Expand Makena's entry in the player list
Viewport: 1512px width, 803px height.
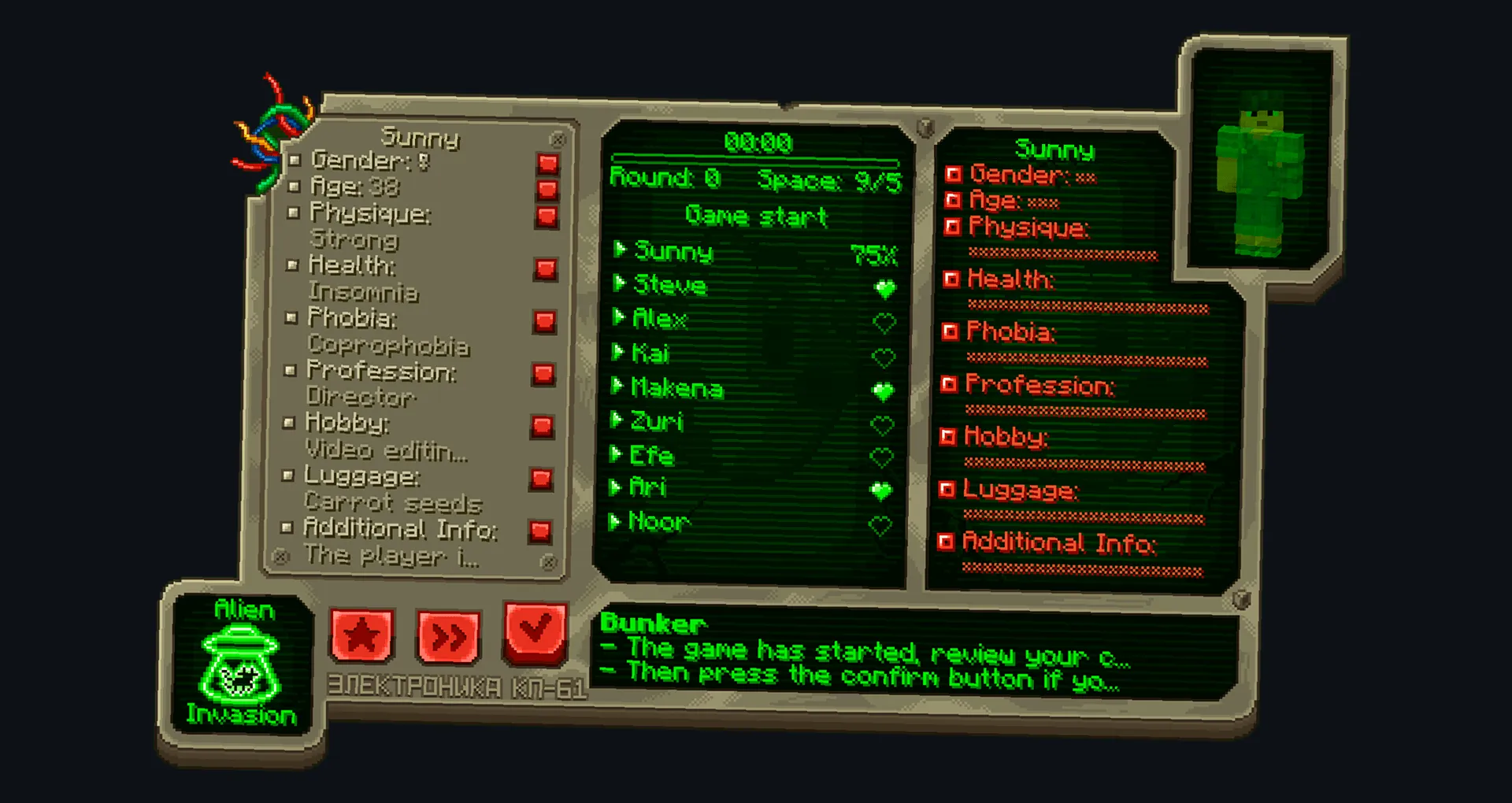620,388
